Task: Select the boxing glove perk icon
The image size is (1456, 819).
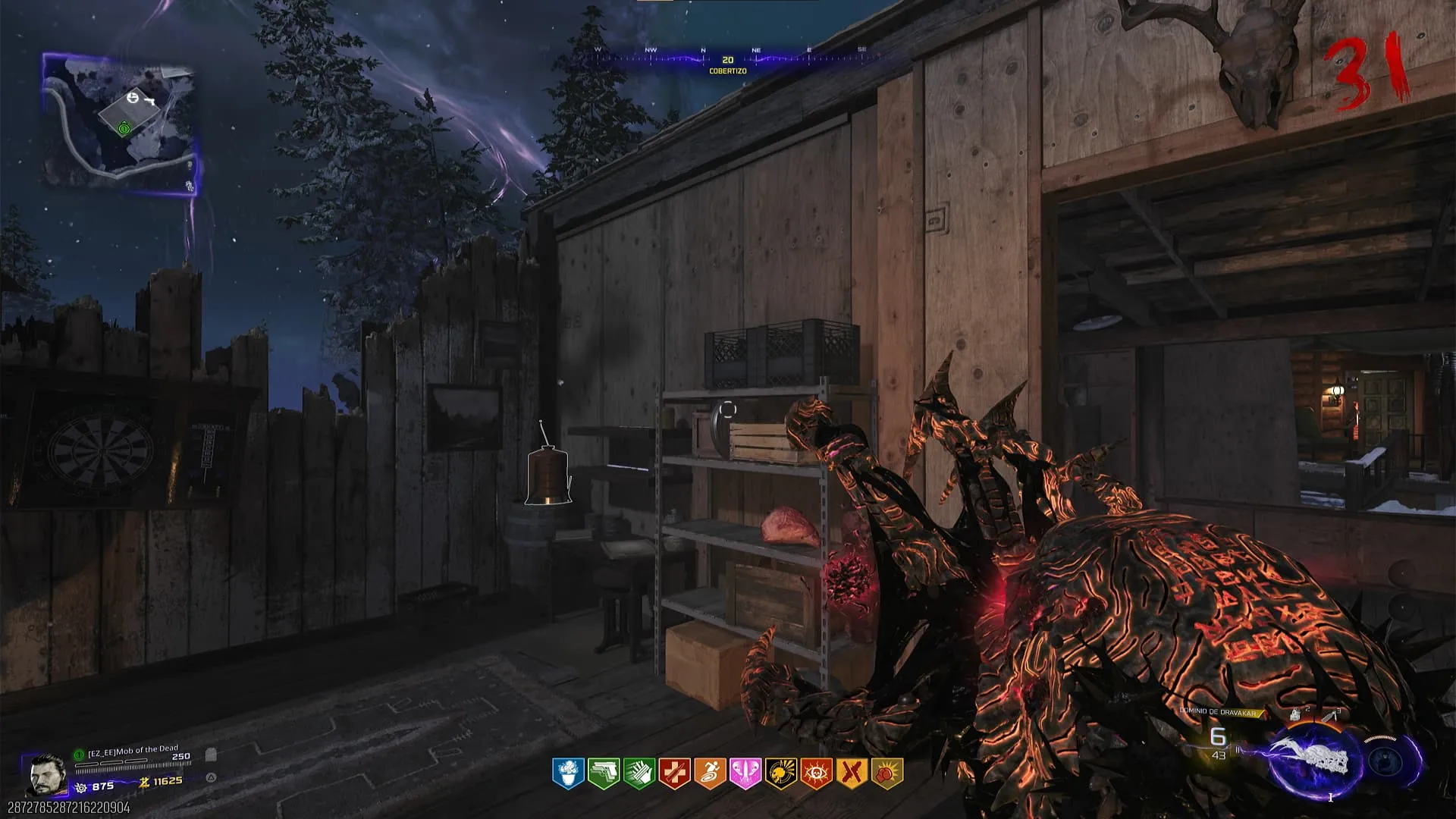Action: [x=886, y=773]
